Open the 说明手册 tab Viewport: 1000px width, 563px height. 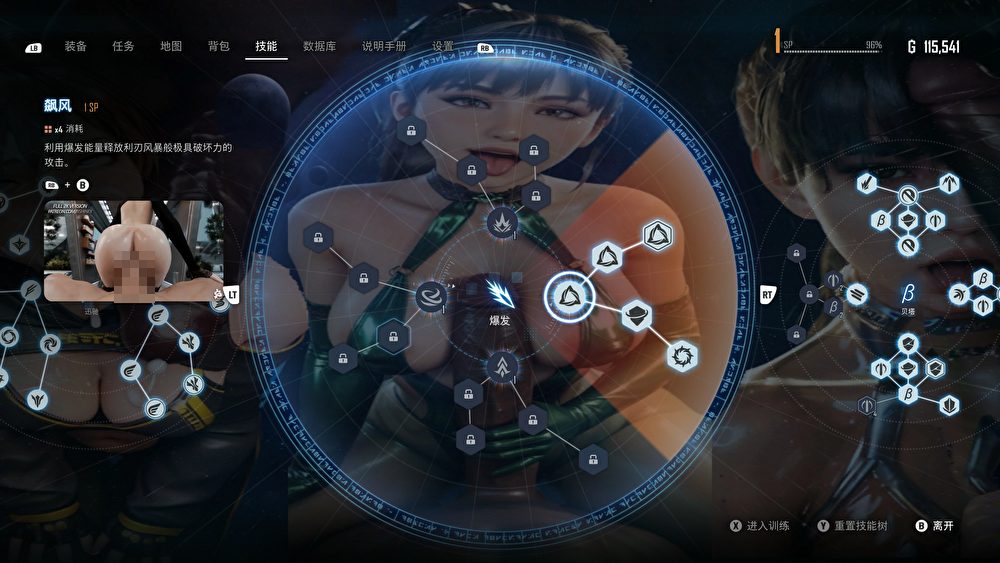pyautogui.click(x=384, y=46)
